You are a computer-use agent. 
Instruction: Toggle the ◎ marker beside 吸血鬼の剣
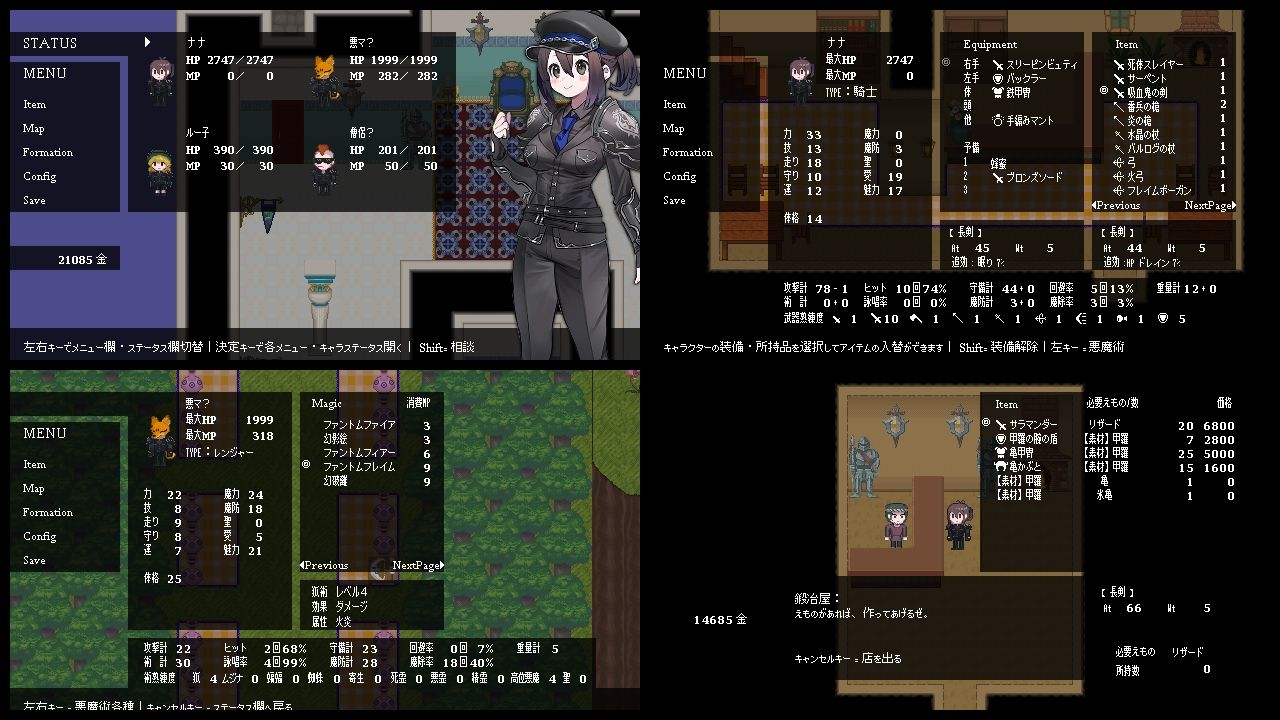tap(1103, 90)
